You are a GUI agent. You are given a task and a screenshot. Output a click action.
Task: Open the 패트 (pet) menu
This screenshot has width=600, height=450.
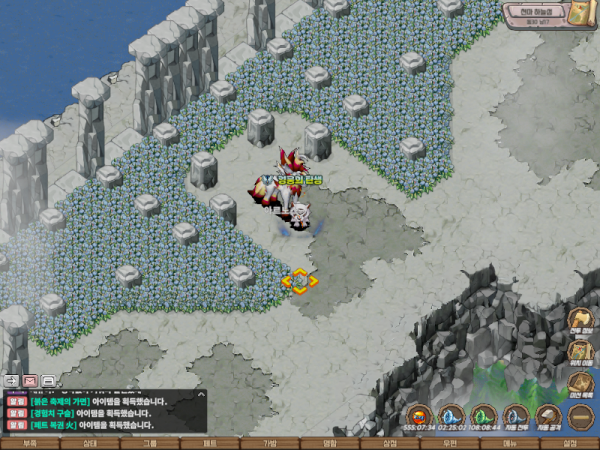click(210, 442)
